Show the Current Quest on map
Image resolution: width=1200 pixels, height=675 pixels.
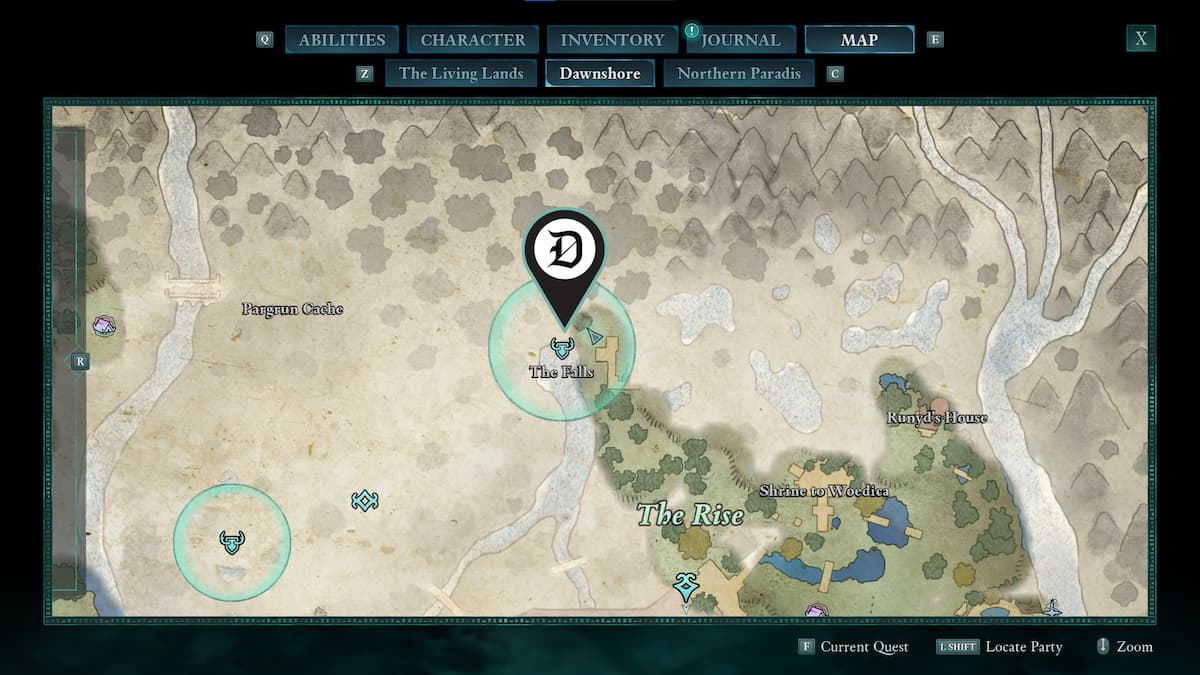[x=854, y=647]
